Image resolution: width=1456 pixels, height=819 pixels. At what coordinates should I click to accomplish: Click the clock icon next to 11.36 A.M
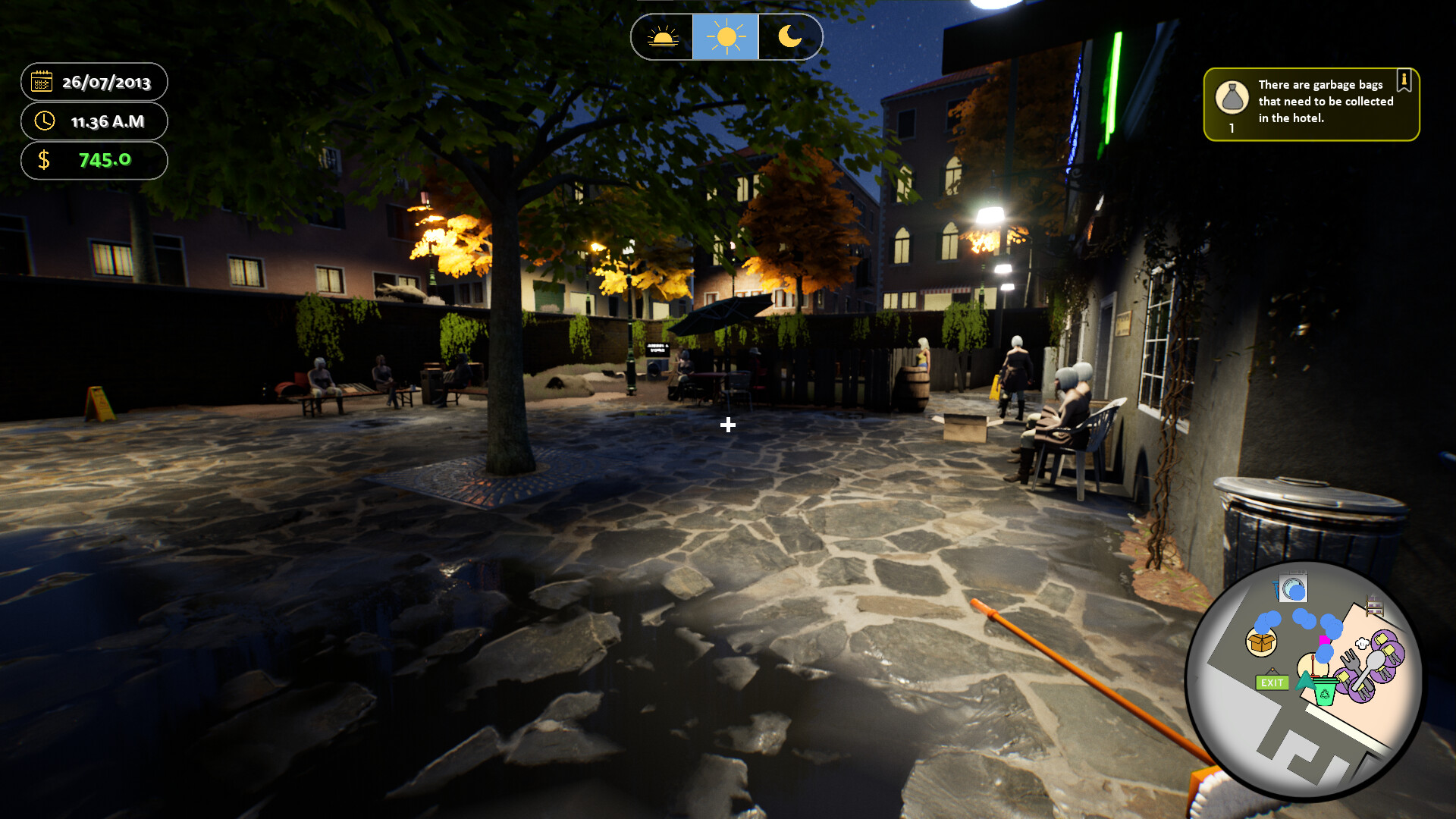43,121
